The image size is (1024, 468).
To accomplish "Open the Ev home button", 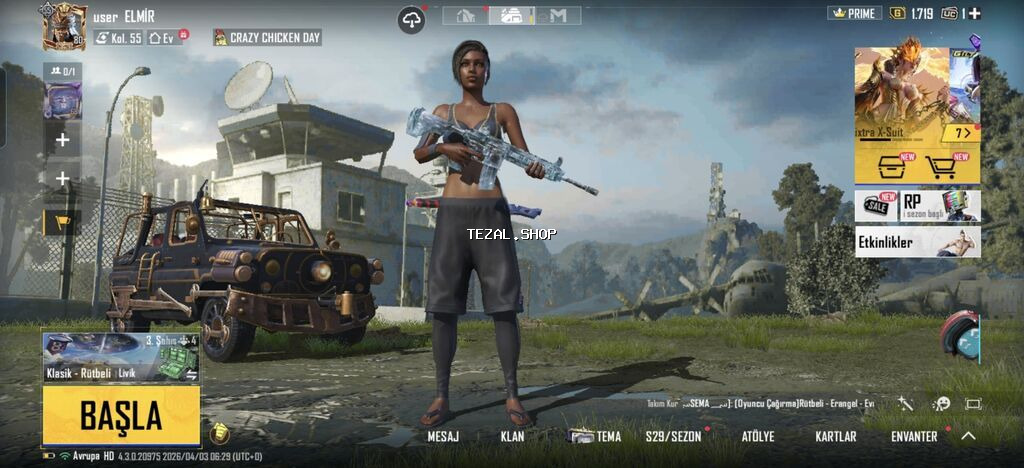I will (166, 38).
